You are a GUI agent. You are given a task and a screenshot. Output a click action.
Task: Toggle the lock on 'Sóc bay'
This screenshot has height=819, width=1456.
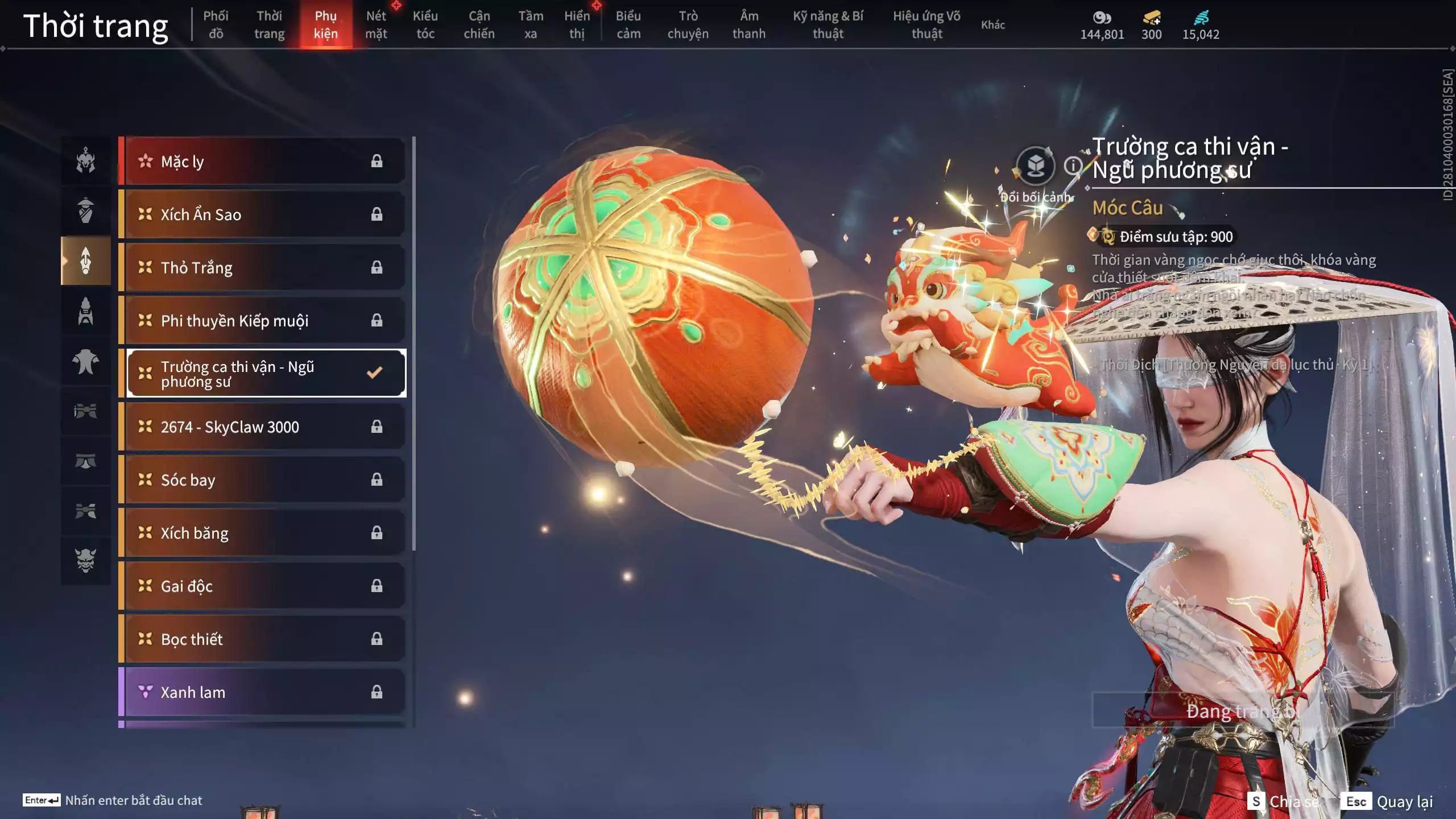click(376, 479)
